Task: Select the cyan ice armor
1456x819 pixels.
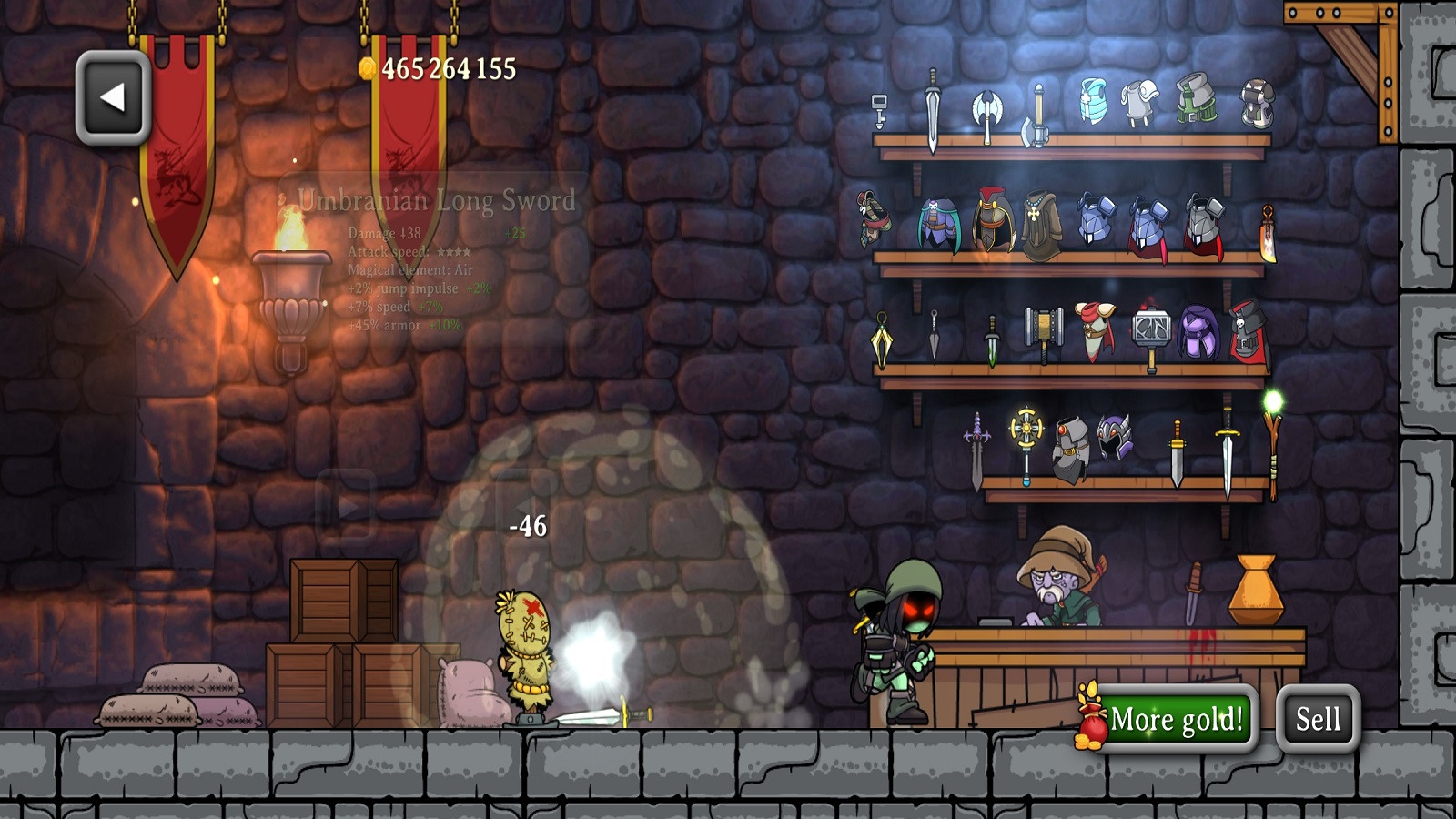Action: 1093,100
